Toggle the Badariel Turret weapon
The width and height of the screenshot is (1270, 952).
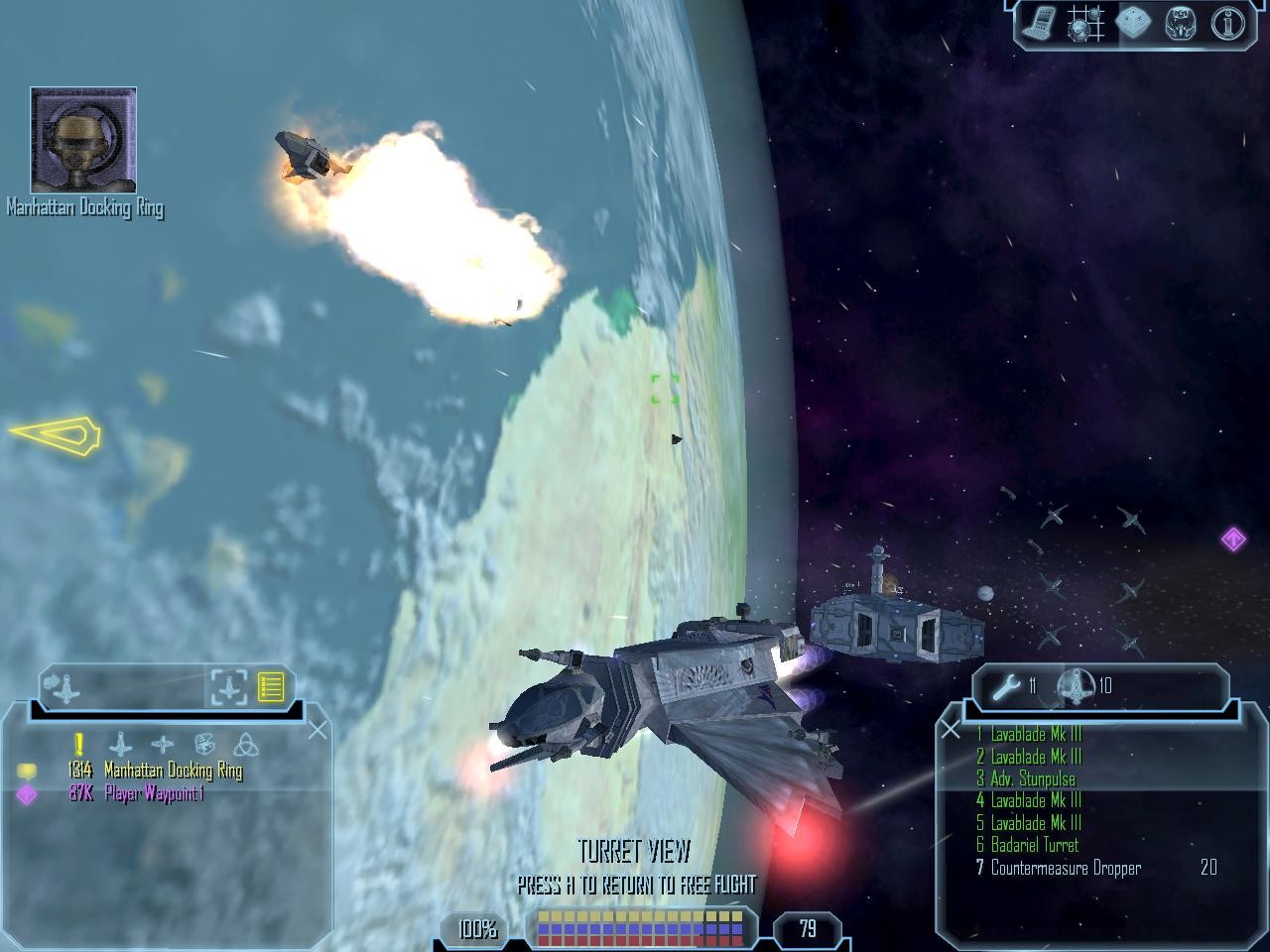(1034, 845)
